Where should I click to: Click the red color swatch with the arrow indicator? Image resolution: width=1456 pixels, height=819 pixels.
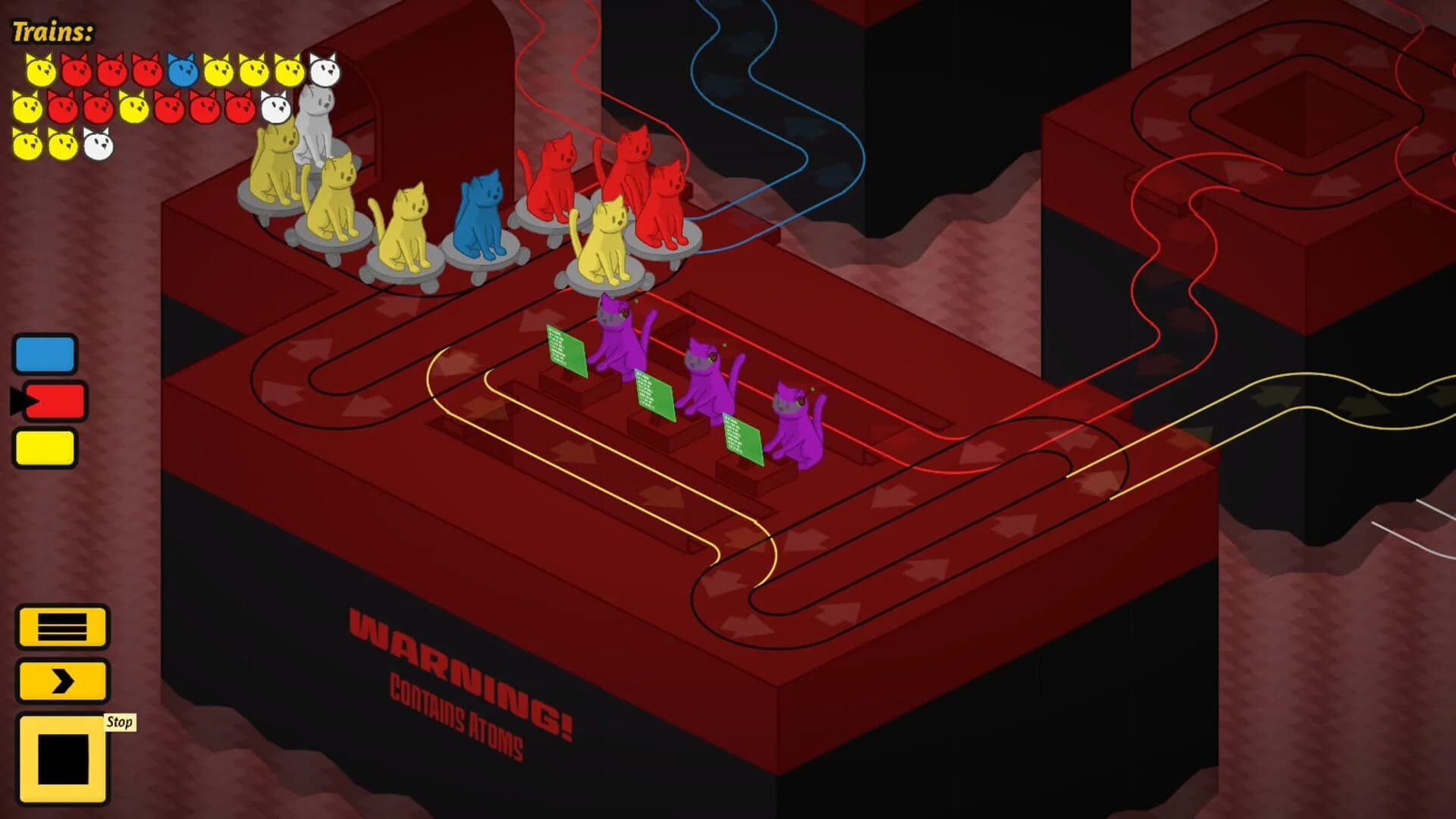pyautogui.click(x=47, y=400)
